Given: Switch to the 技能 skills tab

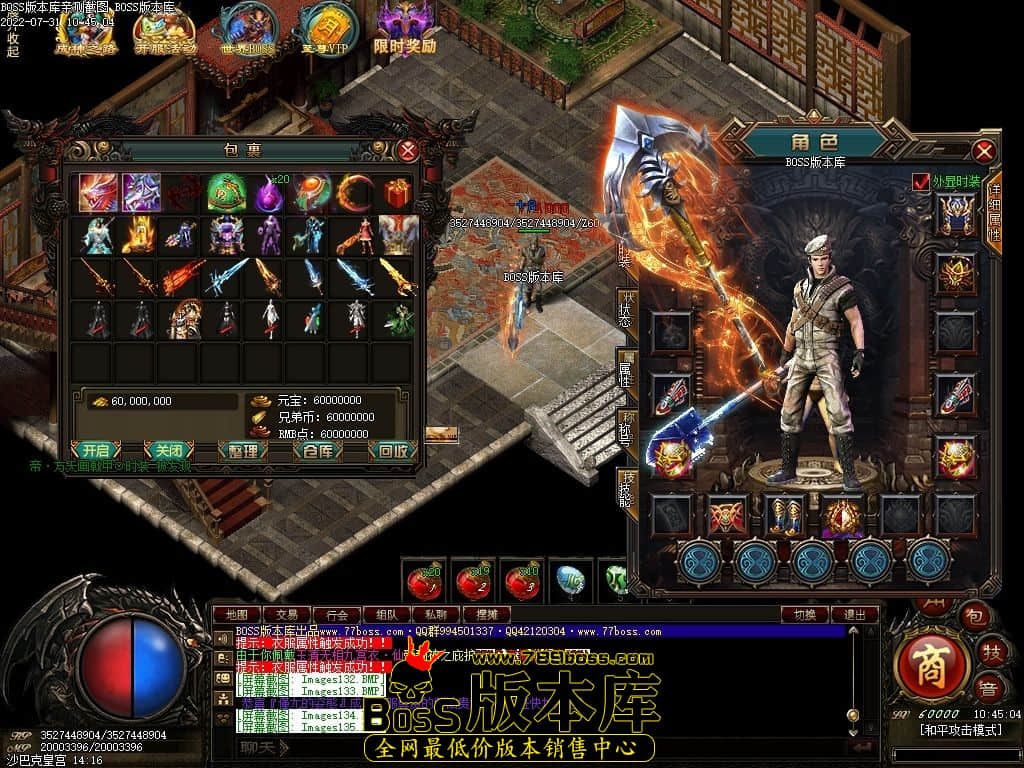Looking at the screenshot, I should tap(628, 486).
